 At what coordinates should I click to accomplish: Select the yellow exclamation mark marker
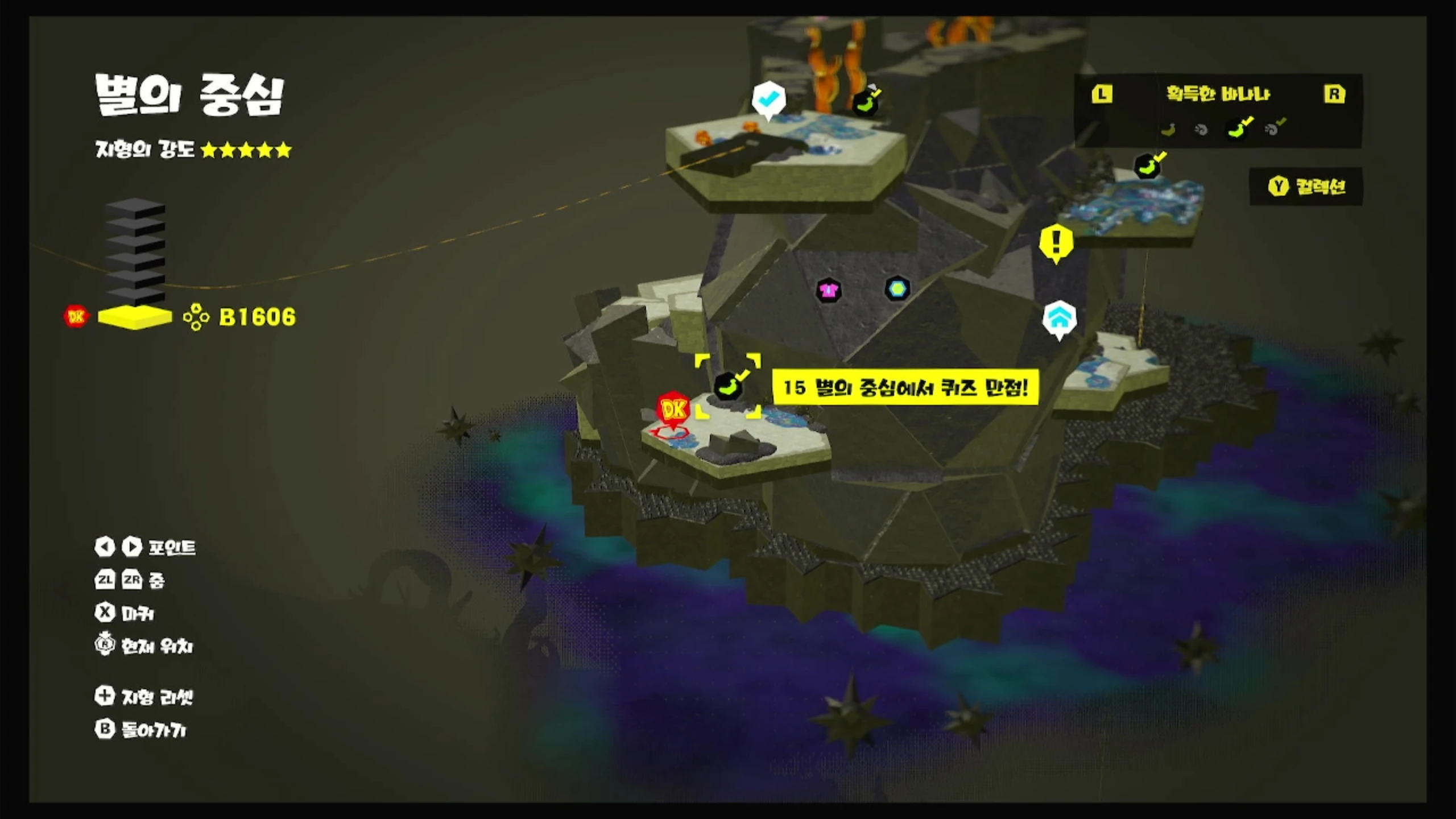tap(1056, 243)
